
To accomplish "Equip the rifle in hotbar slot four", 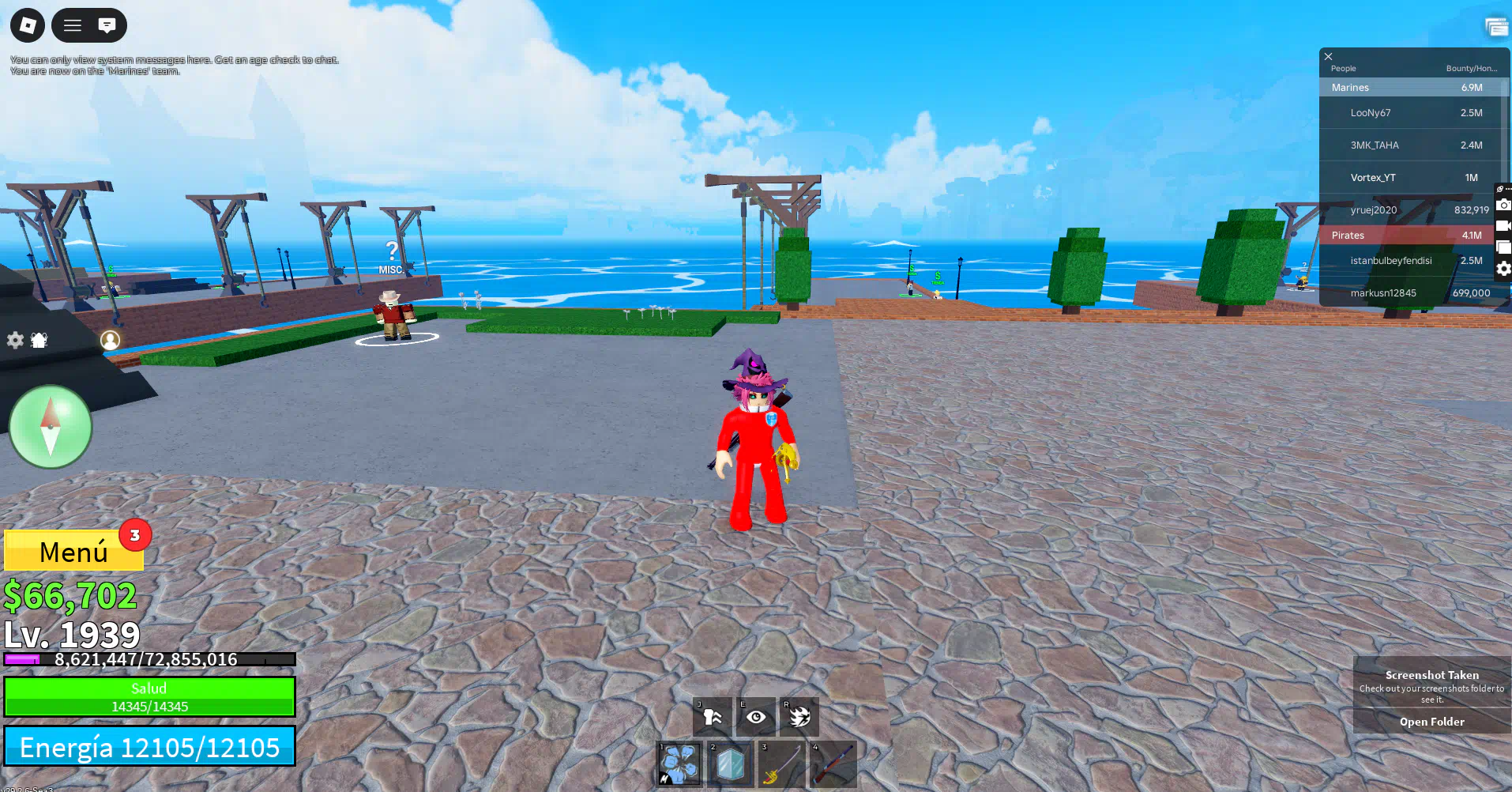I will pos(833,764).
